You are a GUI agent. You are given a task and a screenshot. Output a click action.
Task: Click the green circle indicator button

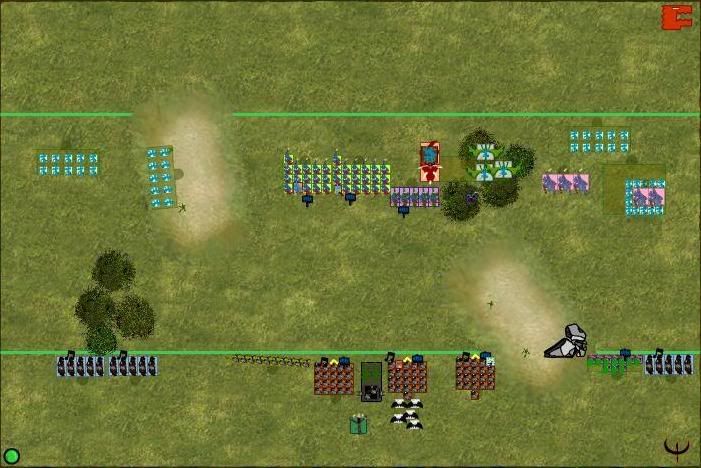coord(12,456)
